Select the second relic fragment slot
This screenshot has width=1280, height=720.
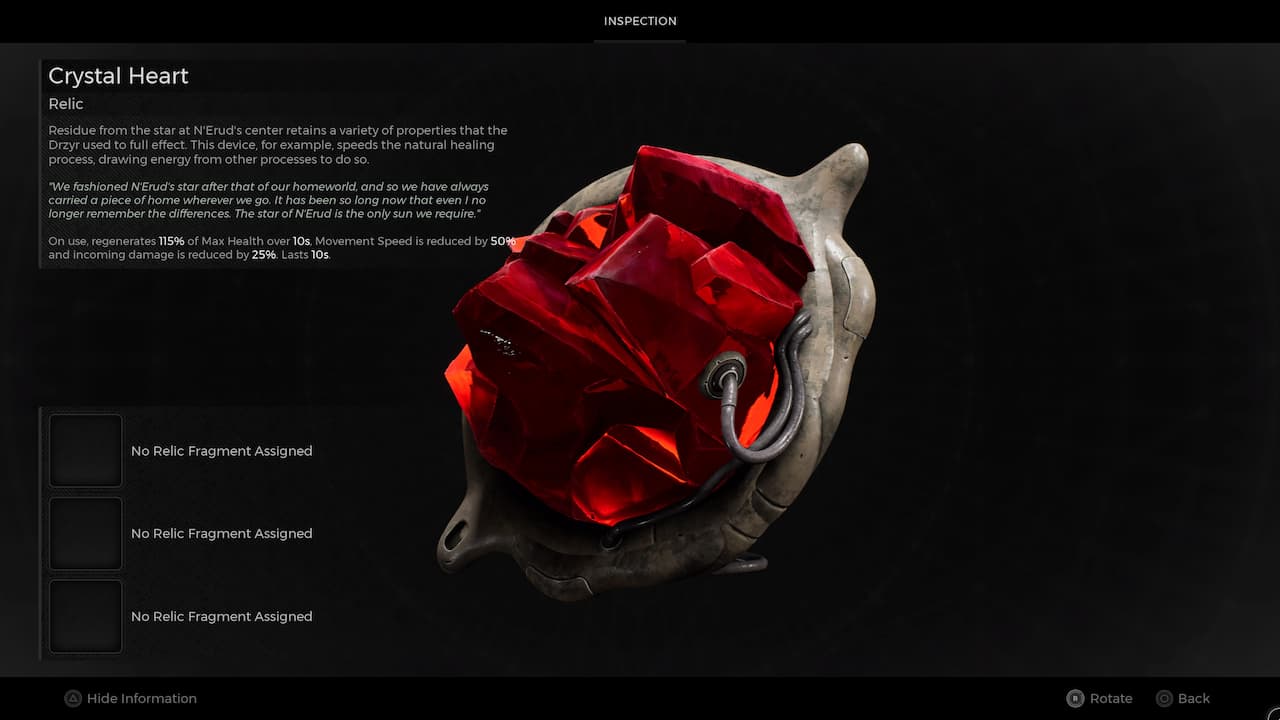click(x=85, y=533)
